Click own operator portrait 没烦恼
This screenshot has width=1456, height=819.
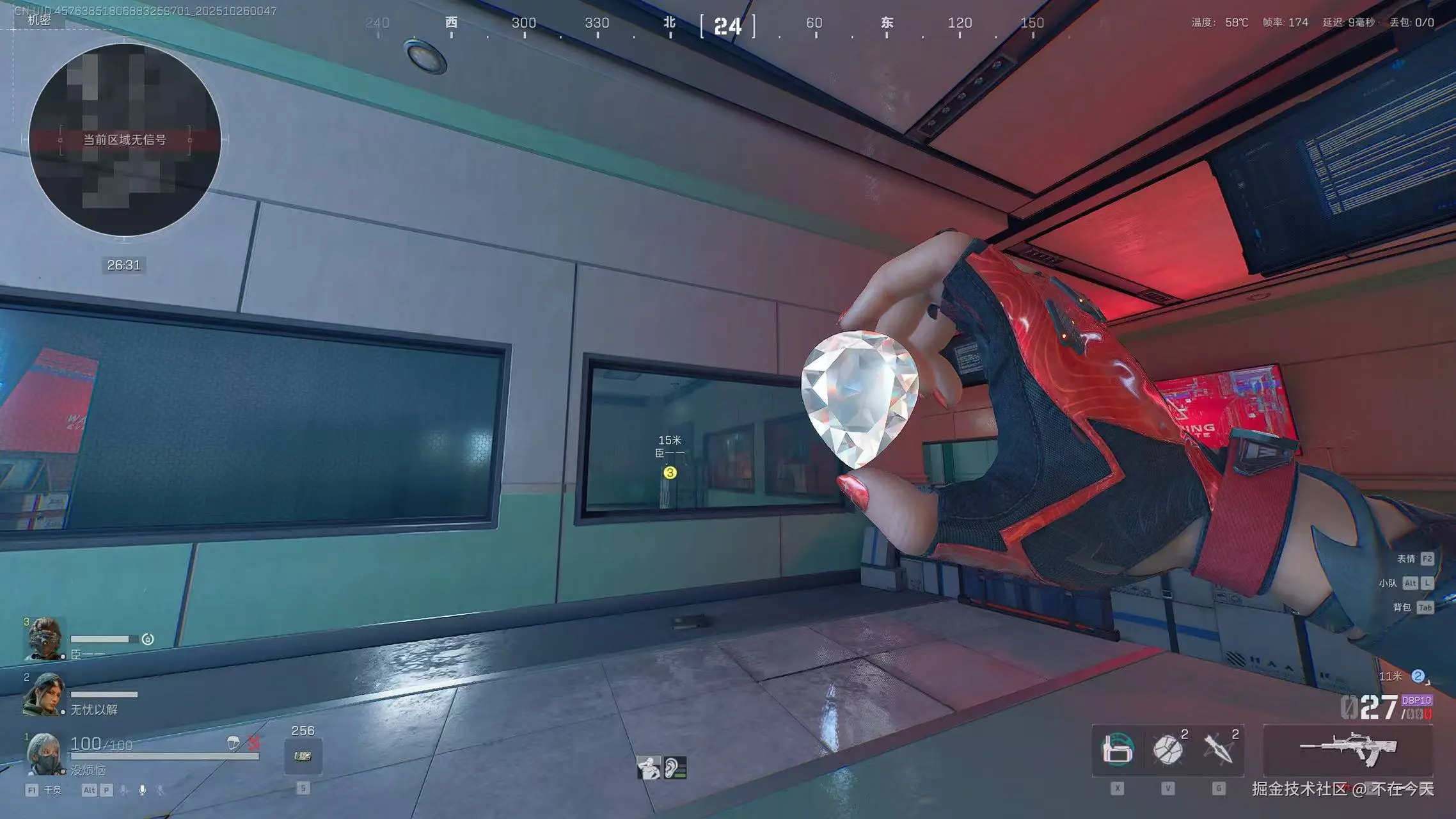tap(45, 752)
